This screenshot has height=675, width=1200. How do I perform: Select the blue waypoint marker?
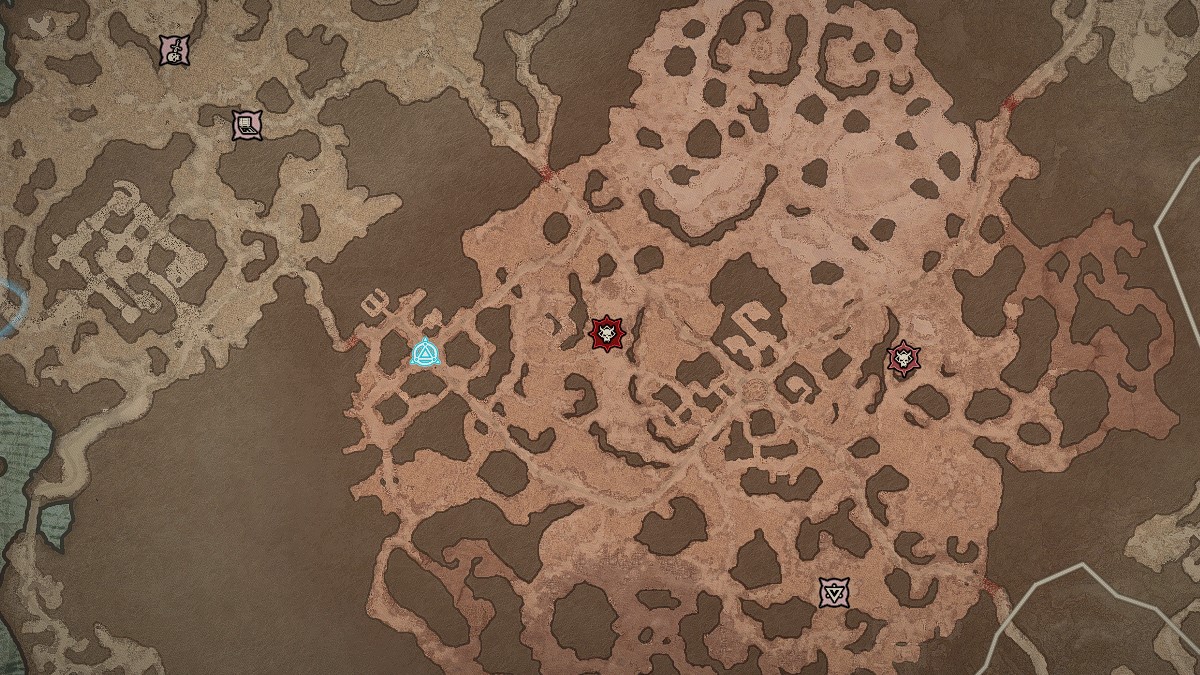[426, 353]
